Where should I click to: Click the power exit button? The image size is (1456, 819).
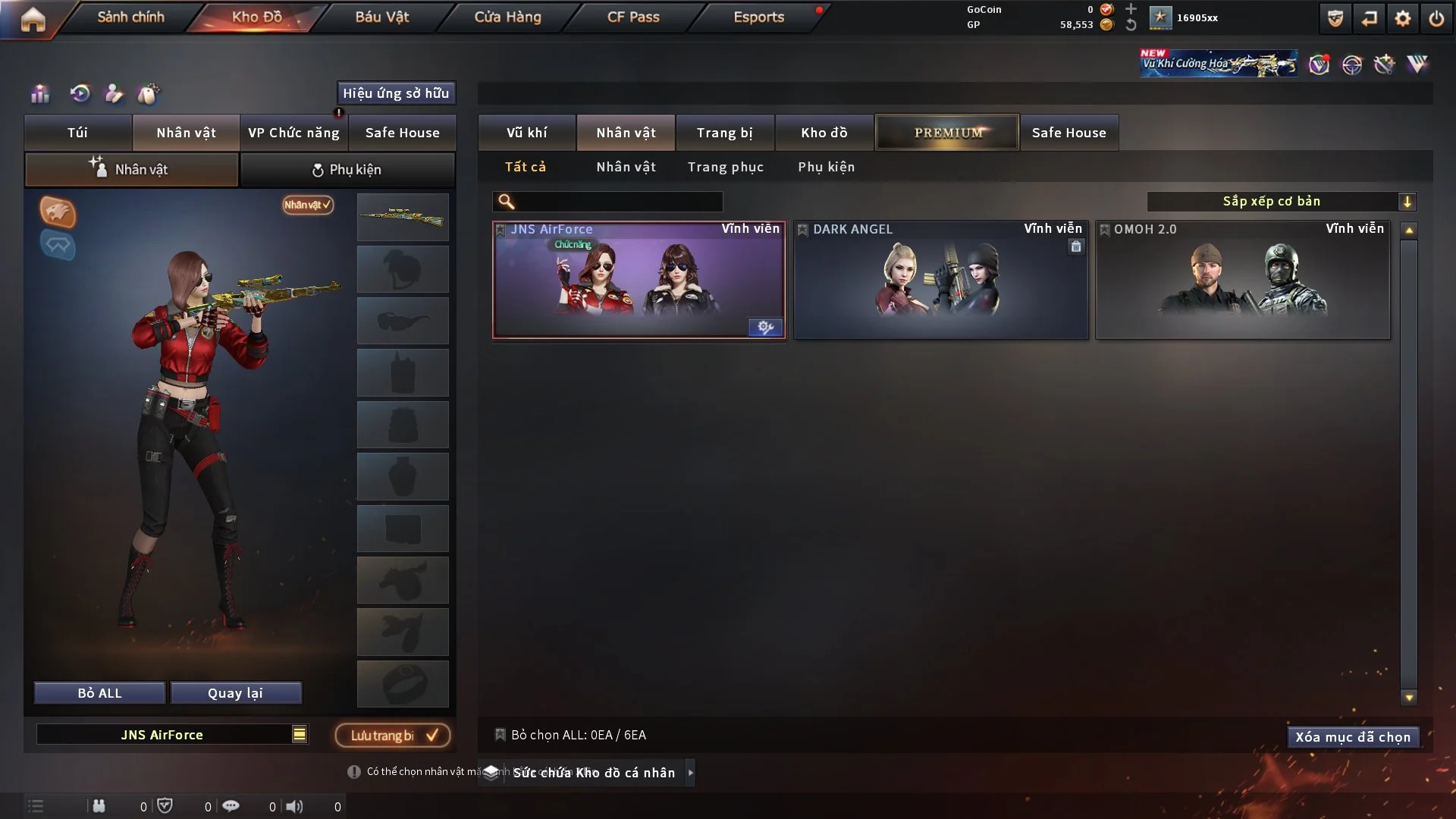[x=1436, y=18]
